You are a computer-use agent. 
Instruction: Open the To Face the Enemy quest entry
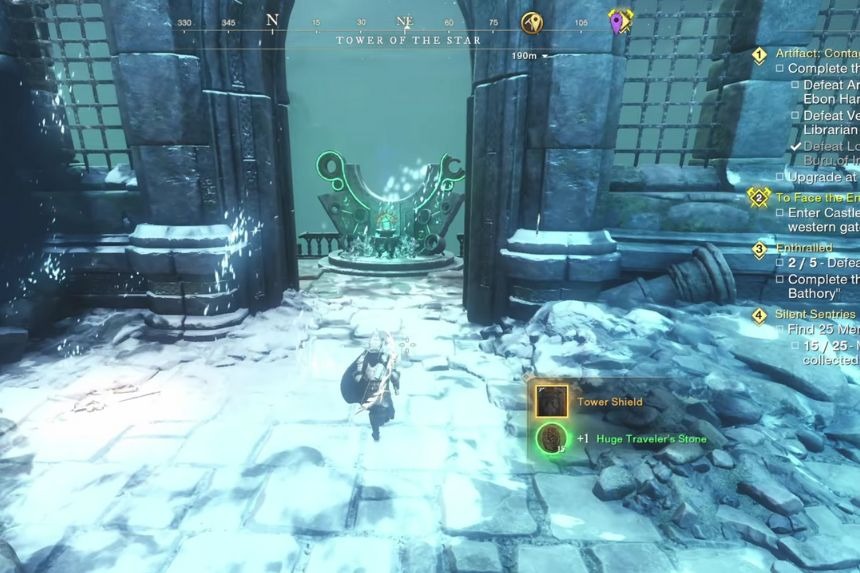tap(814, 198)
